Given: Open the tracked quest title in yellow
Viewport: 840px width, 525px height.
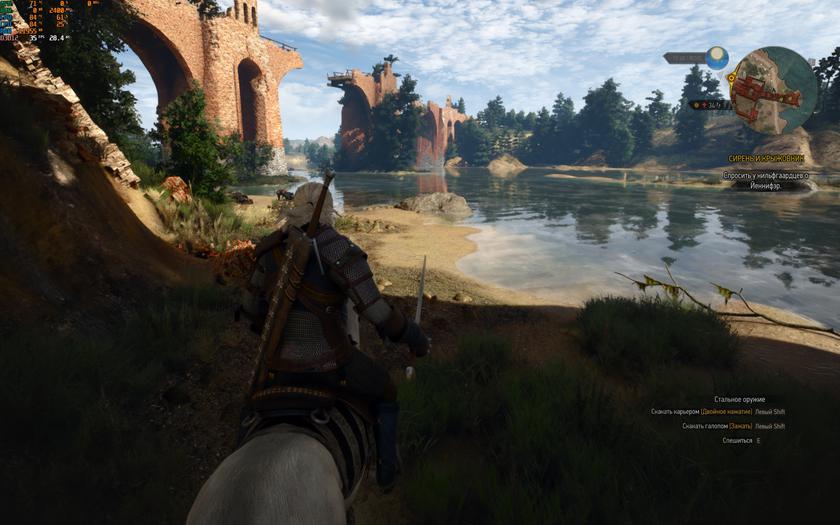Looking at the screenshot, I should point(769,159).
